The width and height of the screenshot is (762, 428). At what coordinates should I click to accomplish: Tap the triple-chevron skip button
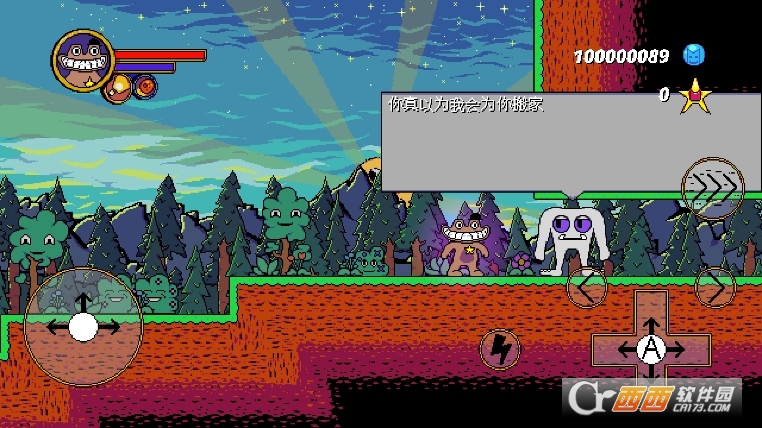pos(712,187)
